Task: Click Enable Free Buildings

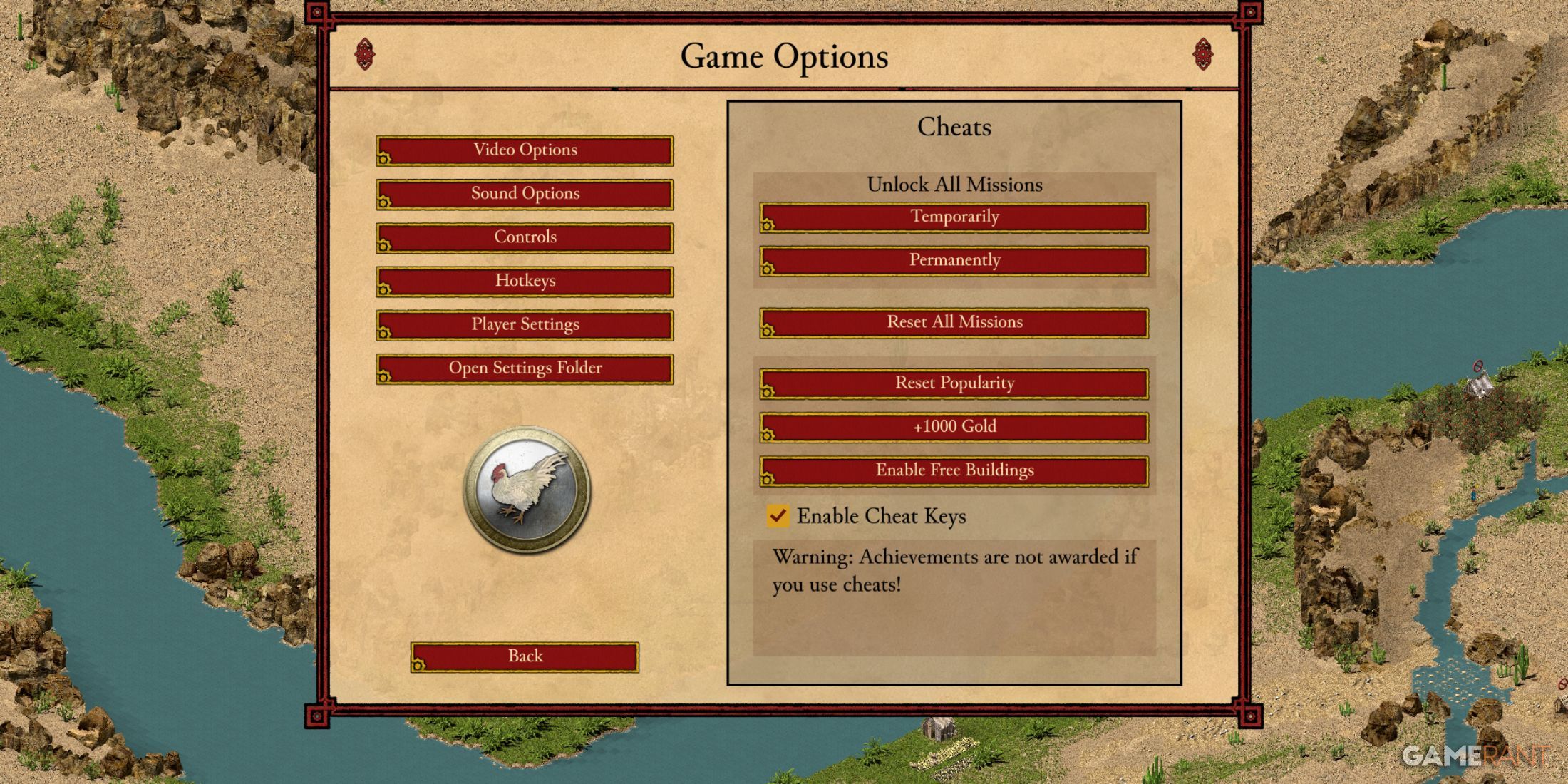Action: (x=954, y=471)
